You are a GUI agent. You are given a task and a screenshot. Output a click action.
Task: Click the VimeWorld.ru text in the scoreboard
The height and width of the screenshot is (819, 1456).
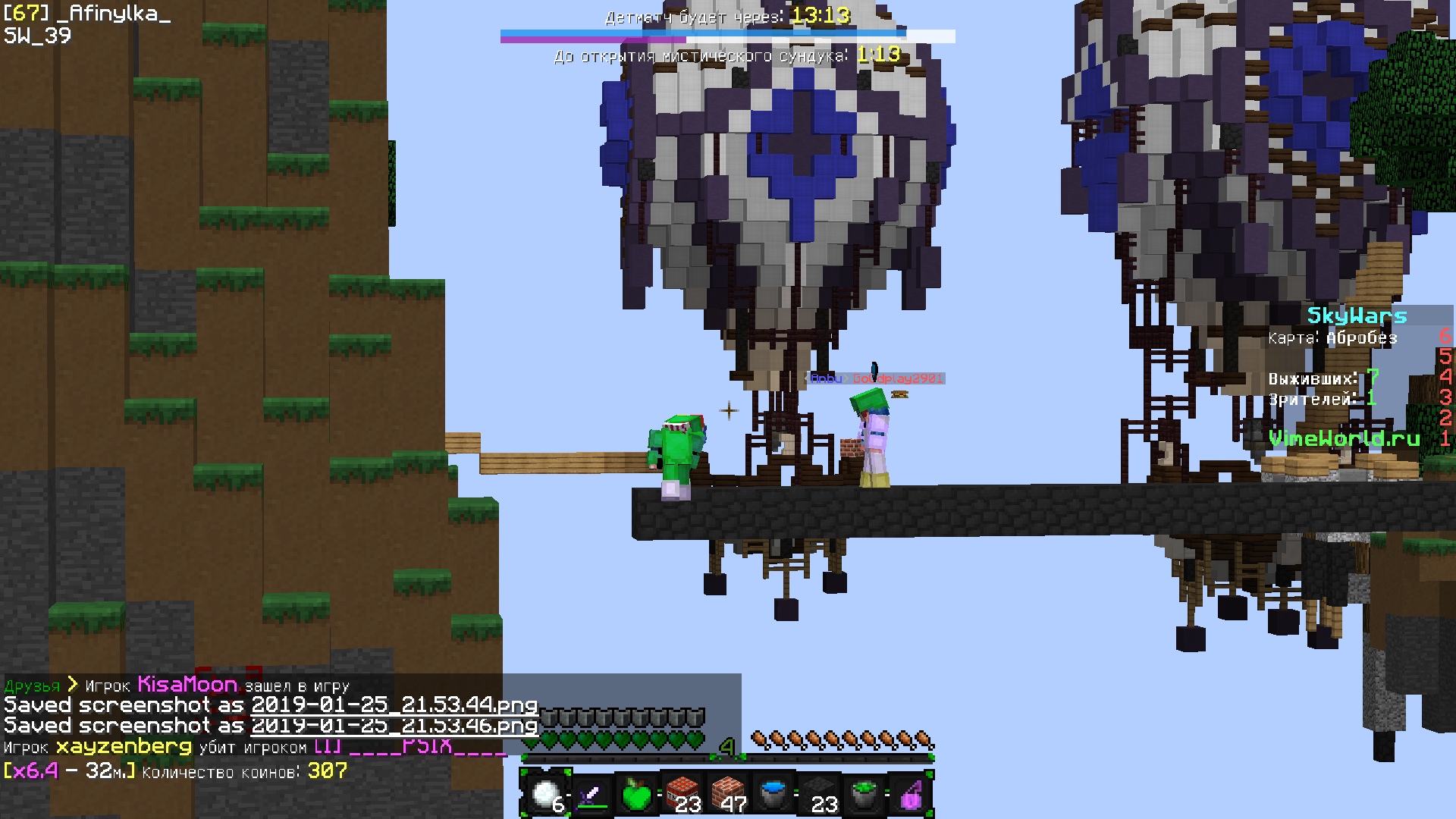tap(1345, 438)
